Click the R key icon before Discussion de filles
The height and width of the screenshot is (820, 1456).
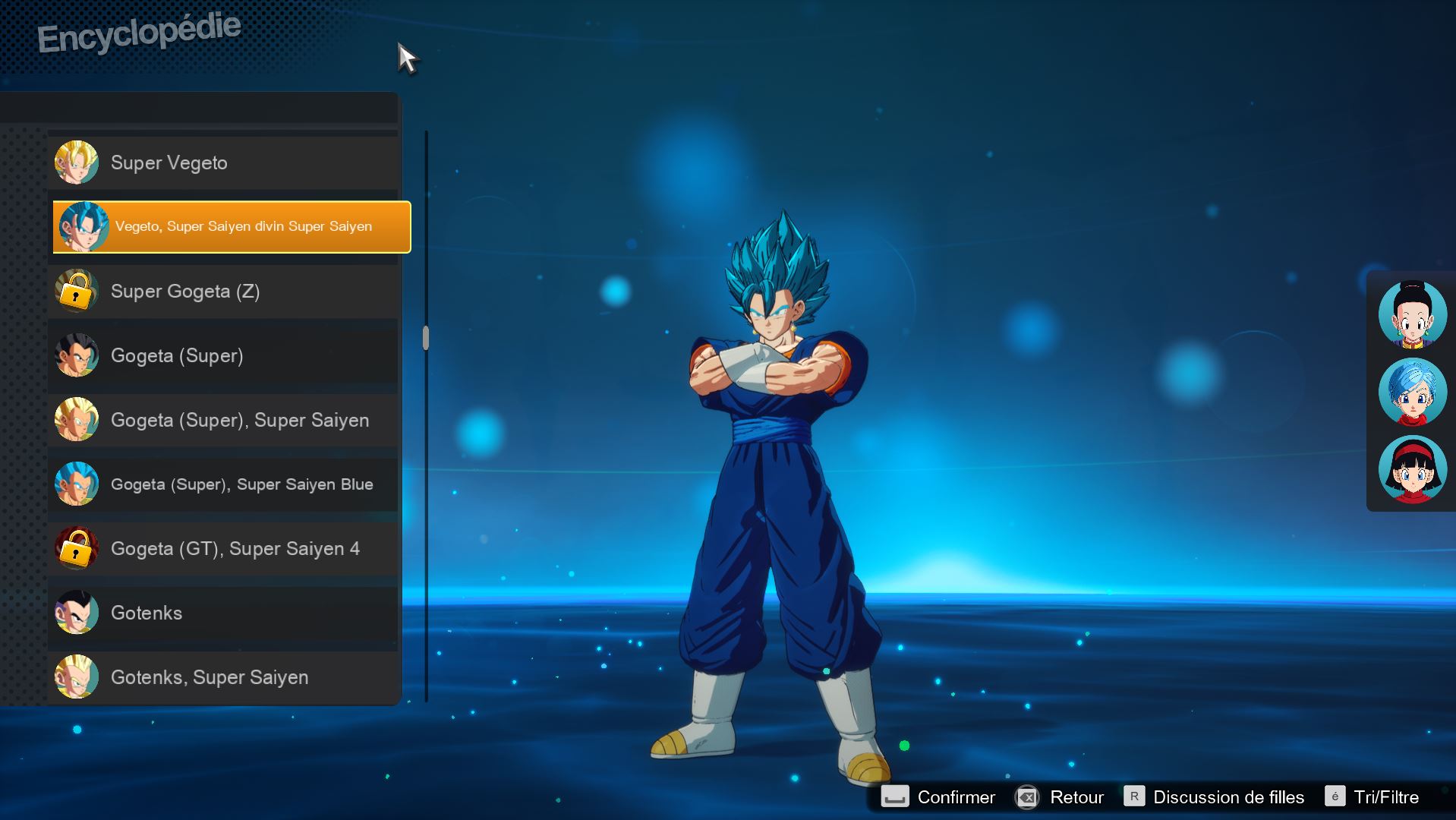pyautogui.click(x=1133, y=796)
